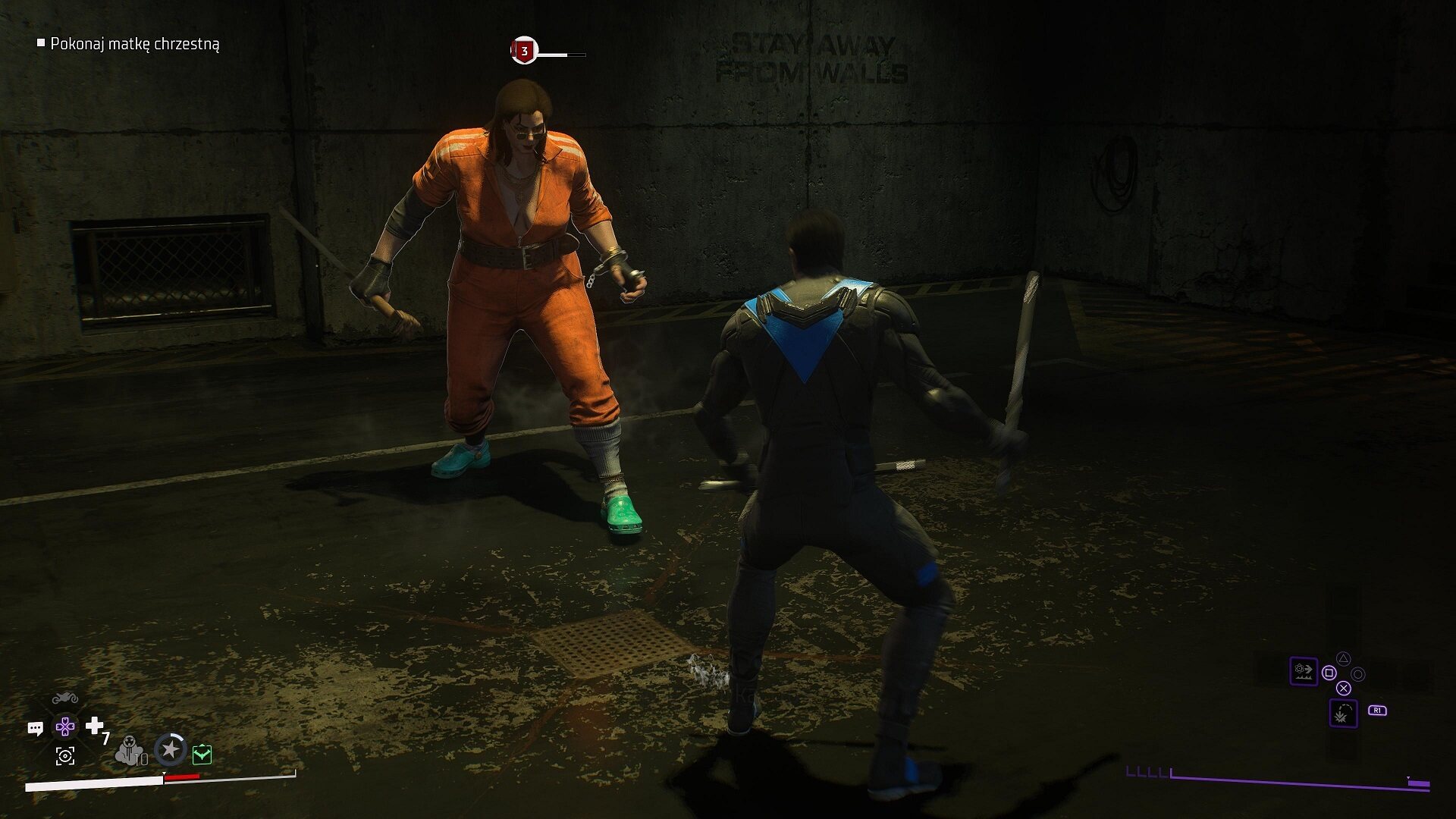Activate the leaping ground slam ability
Image resolution: width=1456 pixels, height=819 pixels.
coord(1343,714)
